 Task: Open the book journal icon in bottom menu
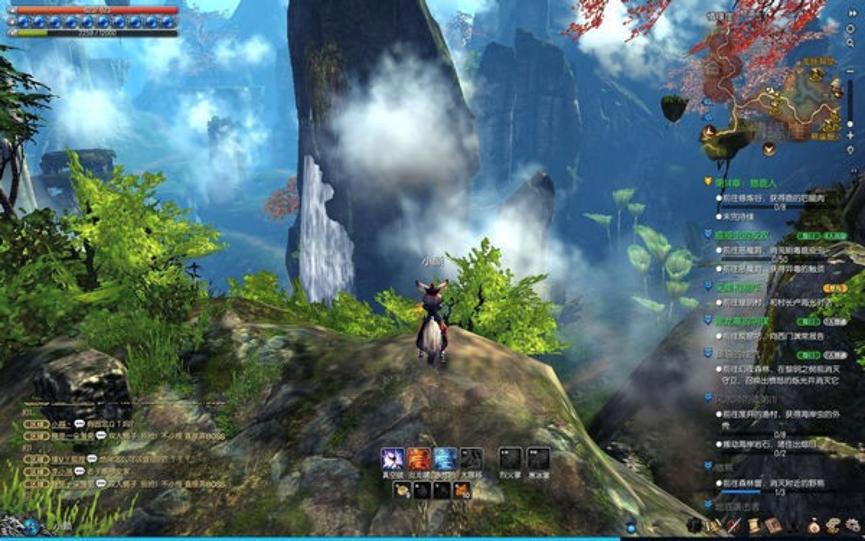pyautogui.click(x=771, y=524)
